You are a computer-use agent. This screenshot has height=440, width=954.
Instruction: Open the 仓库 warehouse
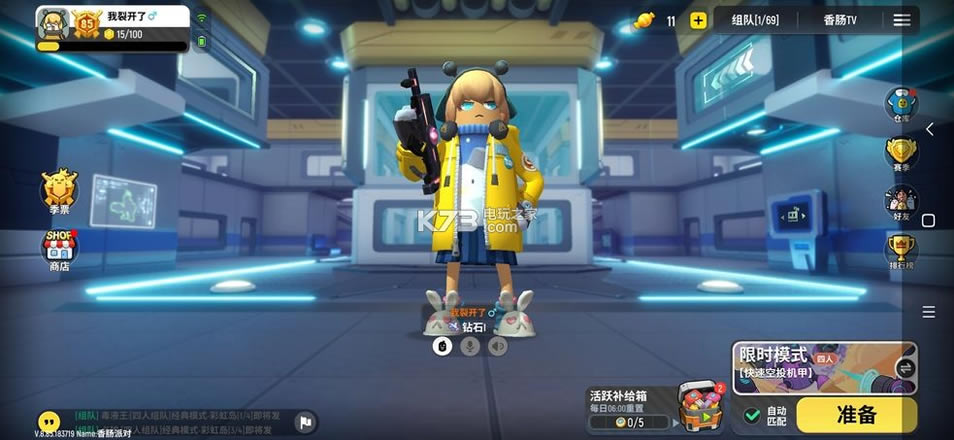(x=902, y=104)
